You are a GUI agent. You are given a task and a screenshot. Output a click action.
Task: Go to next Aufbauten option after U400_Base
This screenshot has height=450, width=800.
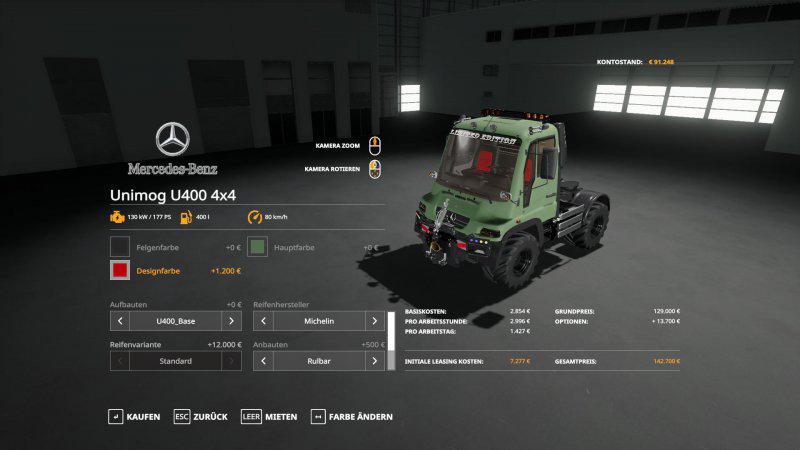[x=231, y=321]
